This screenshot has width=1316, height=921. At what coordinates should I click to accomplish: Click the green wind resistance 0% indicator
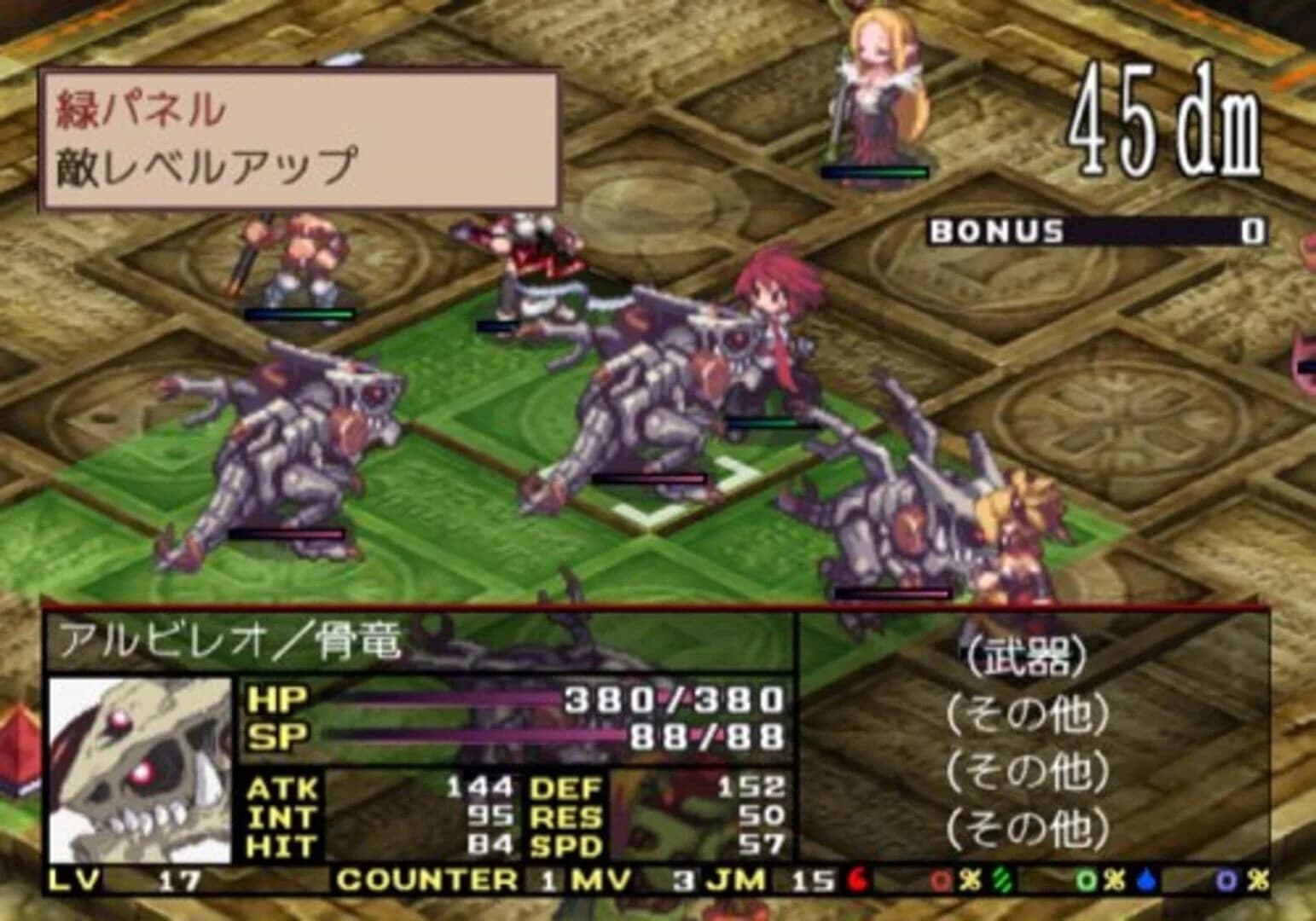click(x=1099, y=882)
